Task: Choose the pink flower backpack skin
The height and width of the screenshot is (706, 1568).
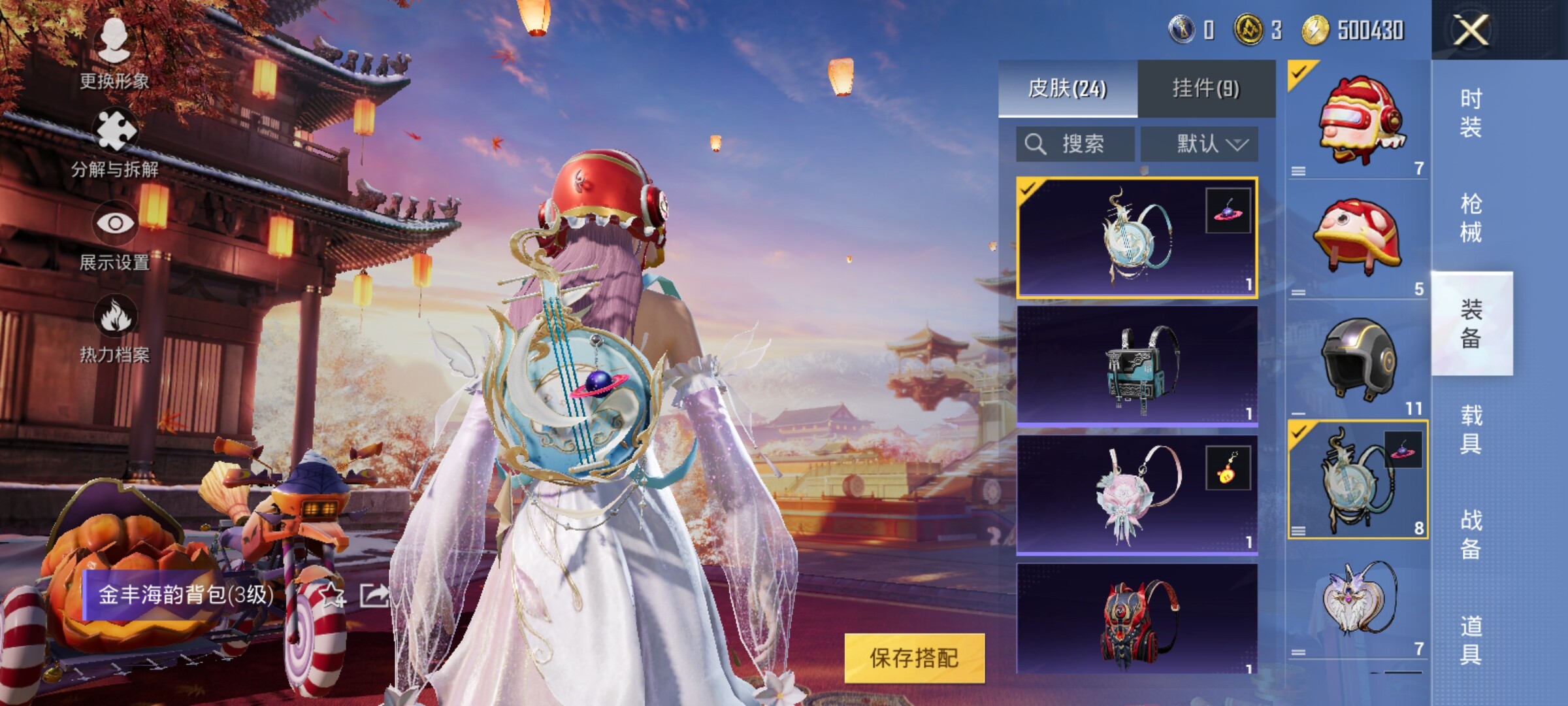Action: [1137, 494]
